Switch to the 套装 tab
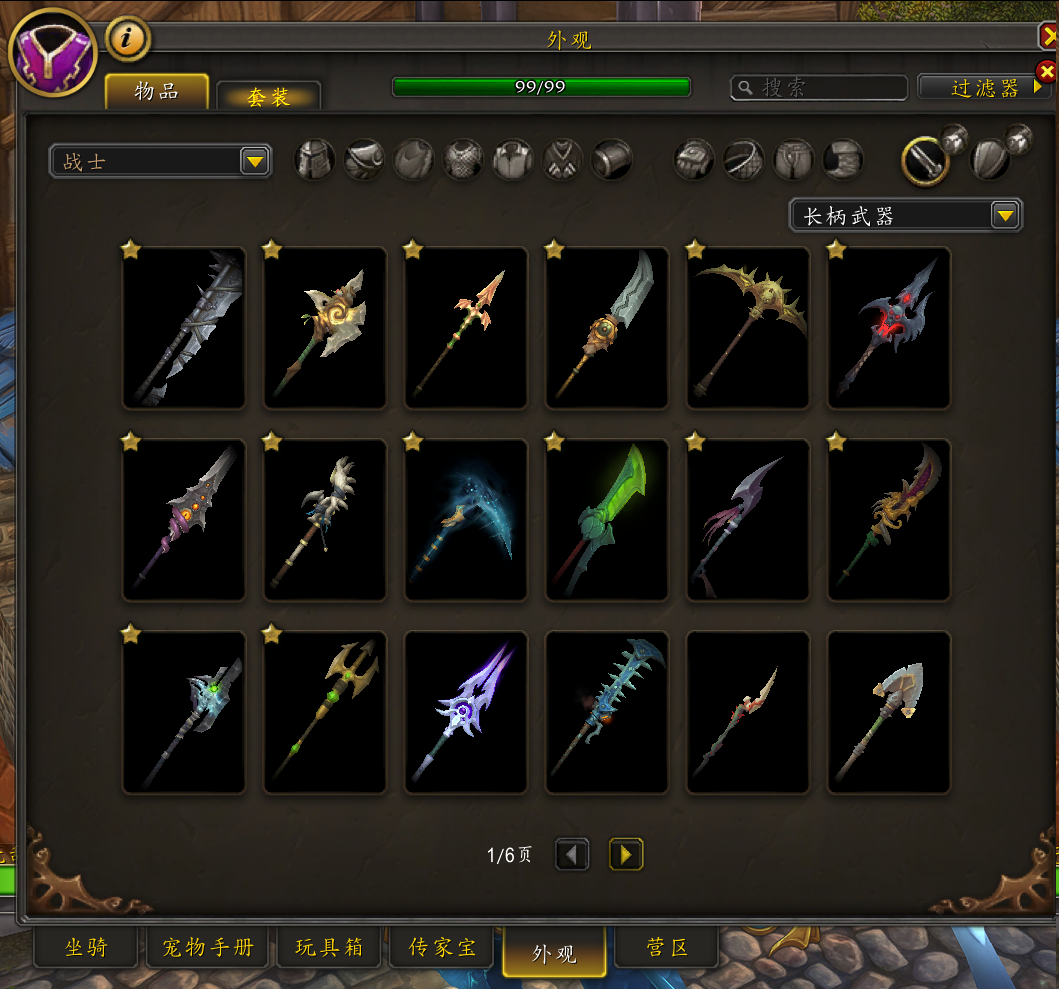This screenshot has width=1059, height=989. [268, 96]
